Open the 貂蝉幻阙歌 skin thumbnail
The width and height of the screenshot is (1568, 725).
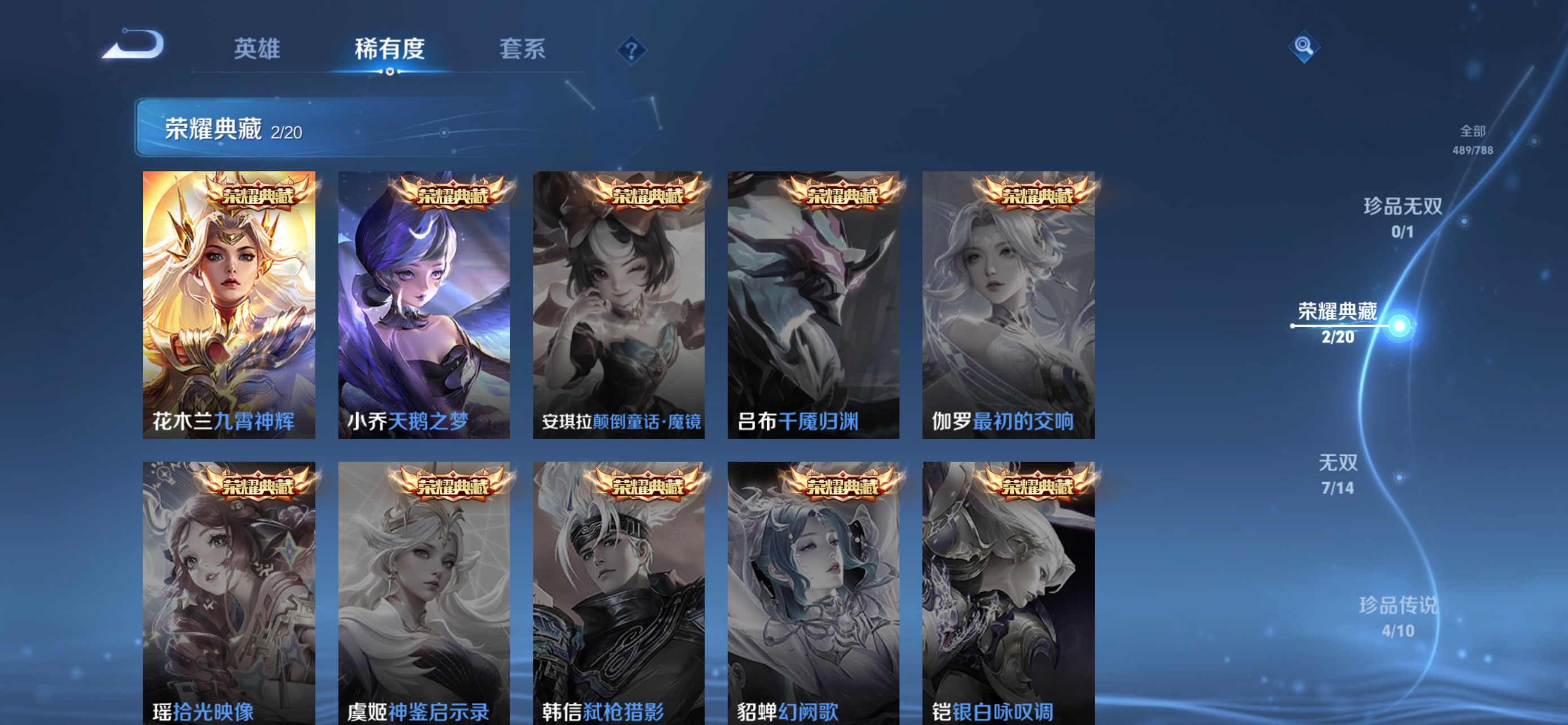[813, 591]
